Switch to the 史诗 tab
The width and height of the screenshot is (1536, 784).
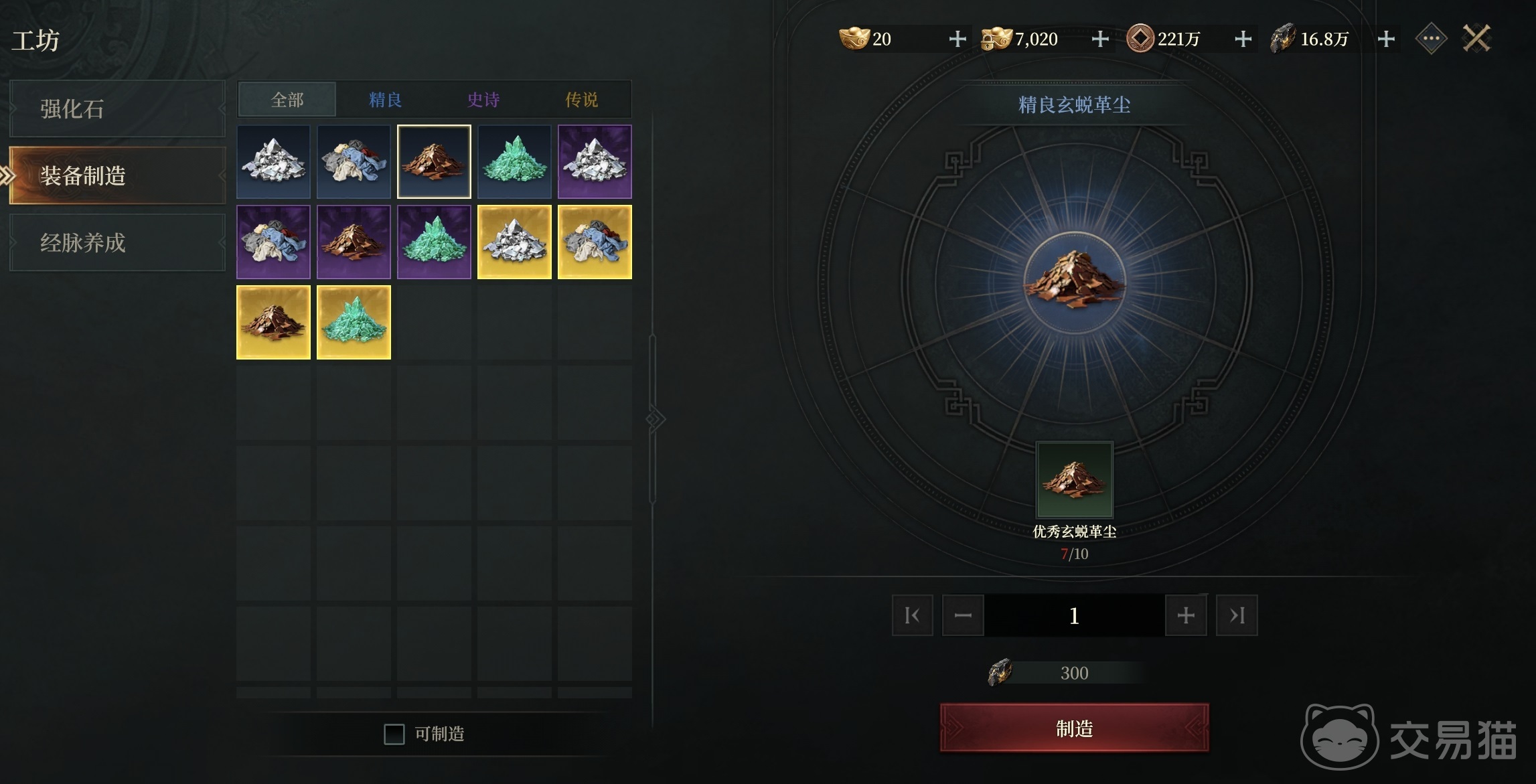(483, 100)
